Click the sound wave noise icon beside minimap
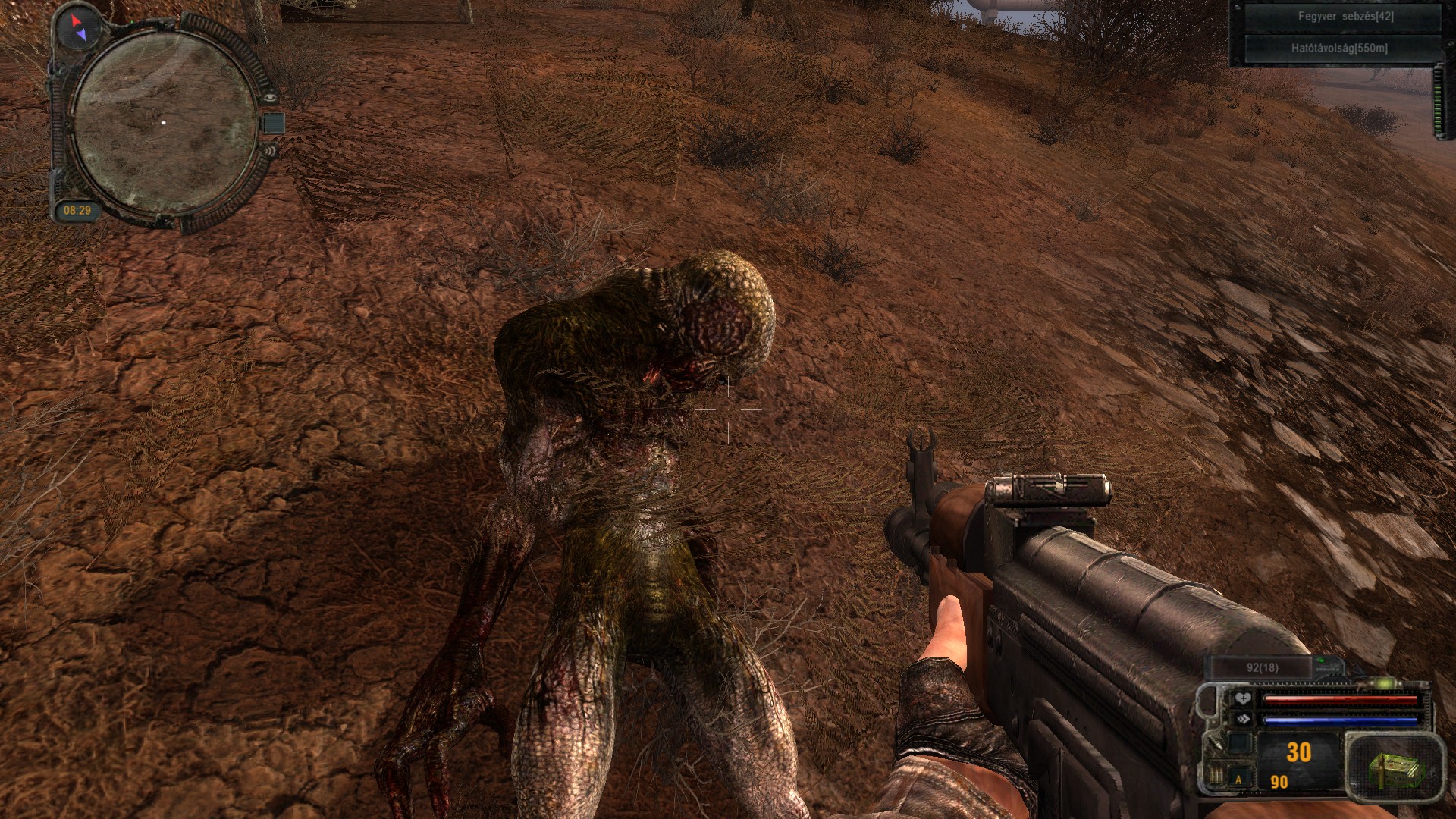Image resolution: width=1456 pixels, height=819 pixels. (x=271, y=149)
